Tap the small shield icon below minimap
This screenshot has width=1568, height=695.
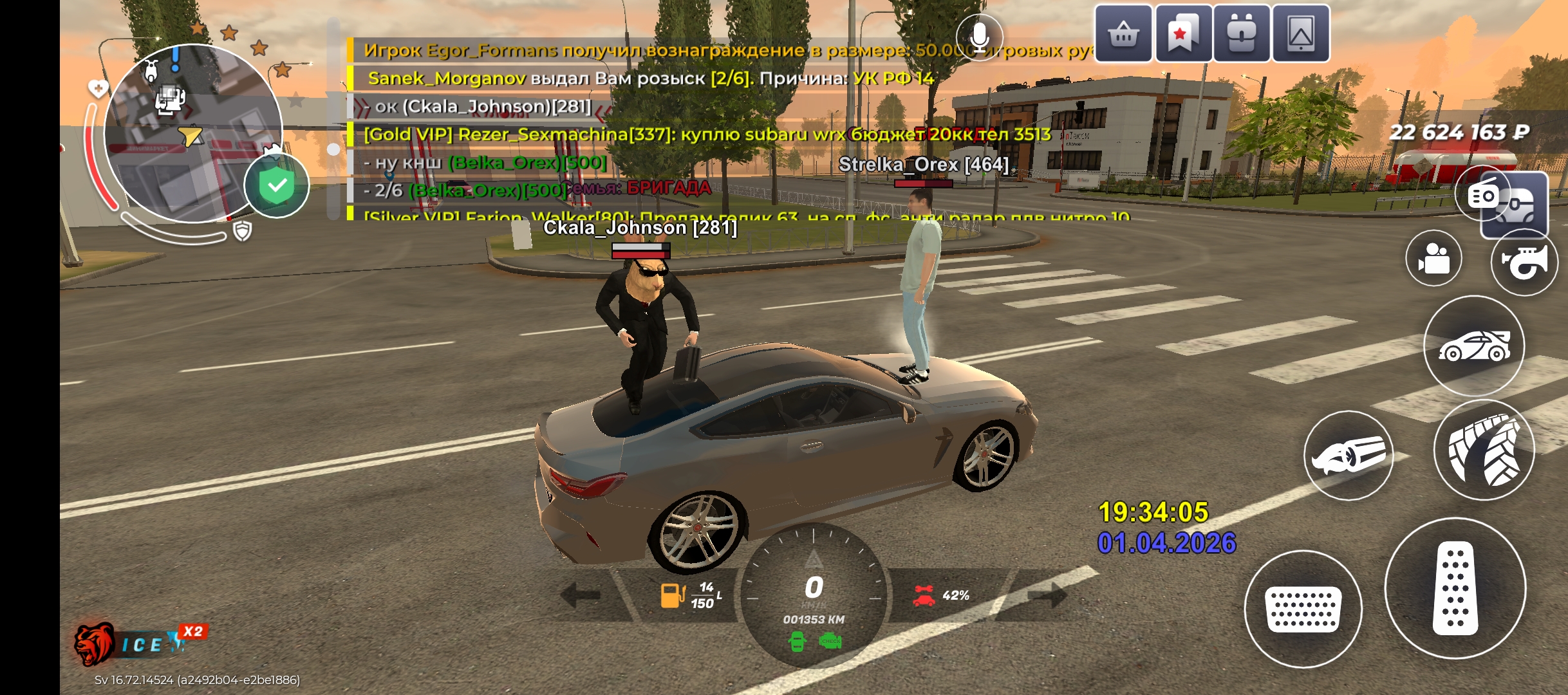tap(242, 231)
